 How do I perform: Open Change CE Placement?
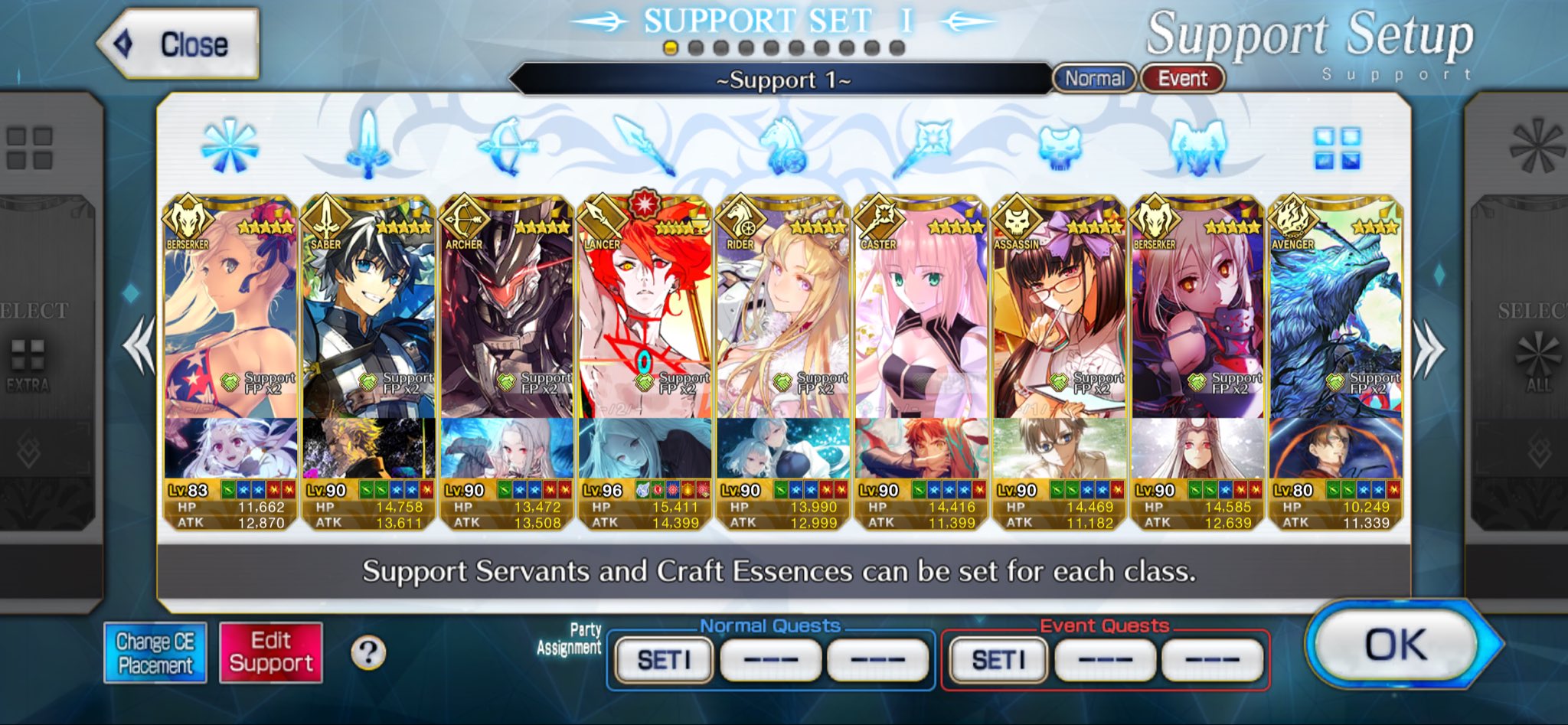click(x=155, y=653)
